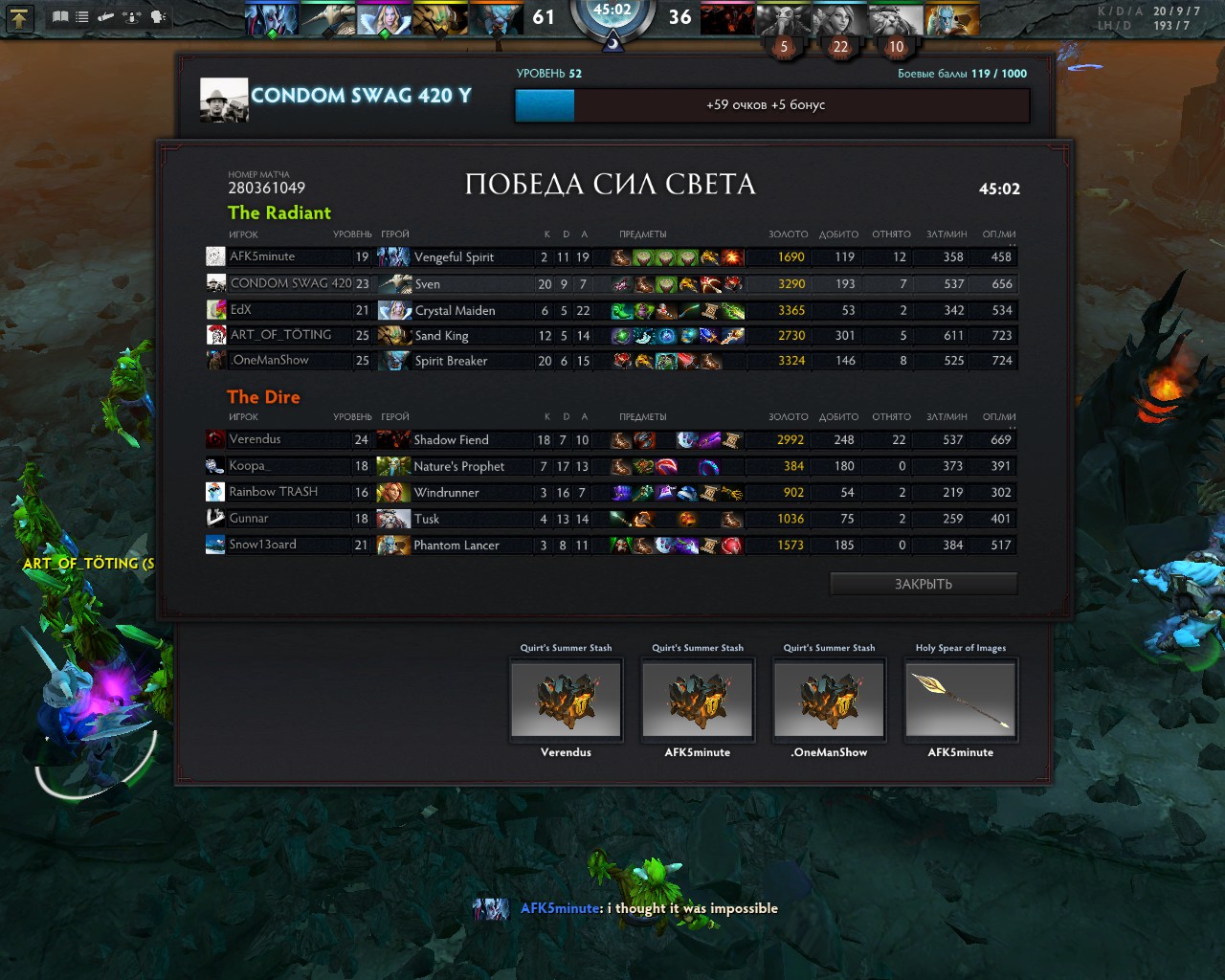
Task: View .OneManShow's Quirt's Summer Stash drop
Action: 829,699
